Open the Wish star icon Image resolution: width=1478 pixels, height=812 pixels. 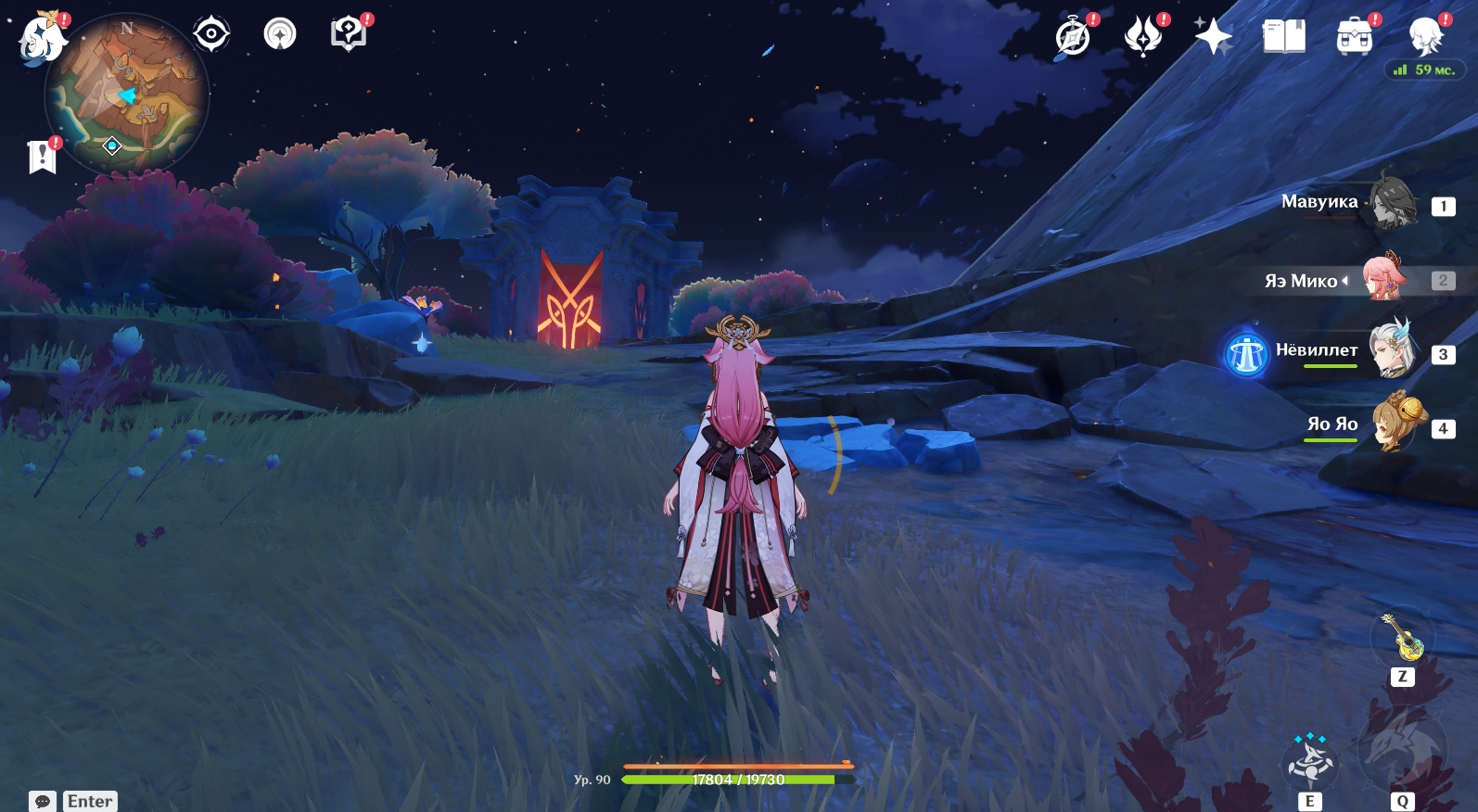coord(1213,38)
